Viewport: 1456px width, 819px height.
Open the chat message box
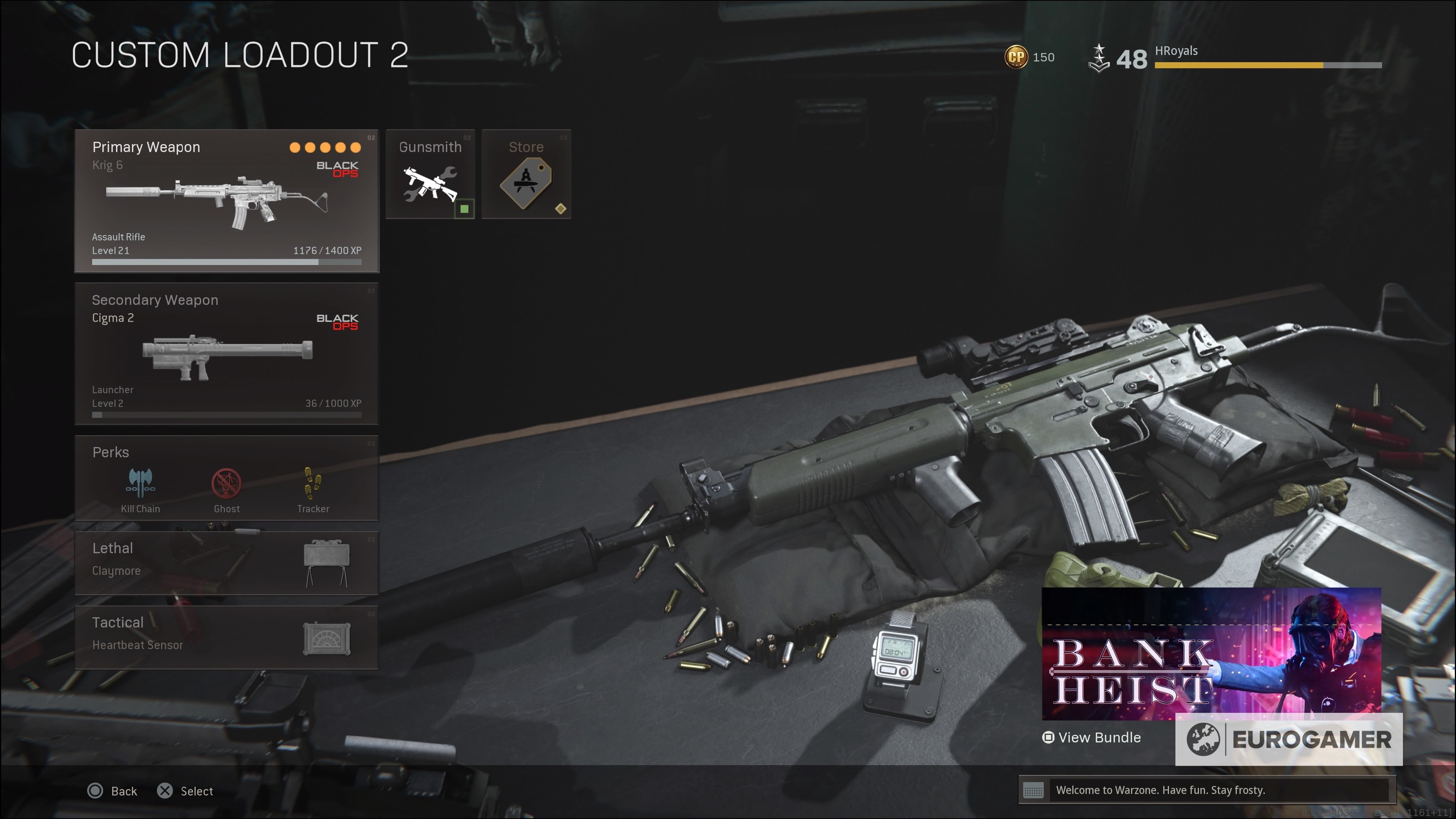coord(1206,789)
